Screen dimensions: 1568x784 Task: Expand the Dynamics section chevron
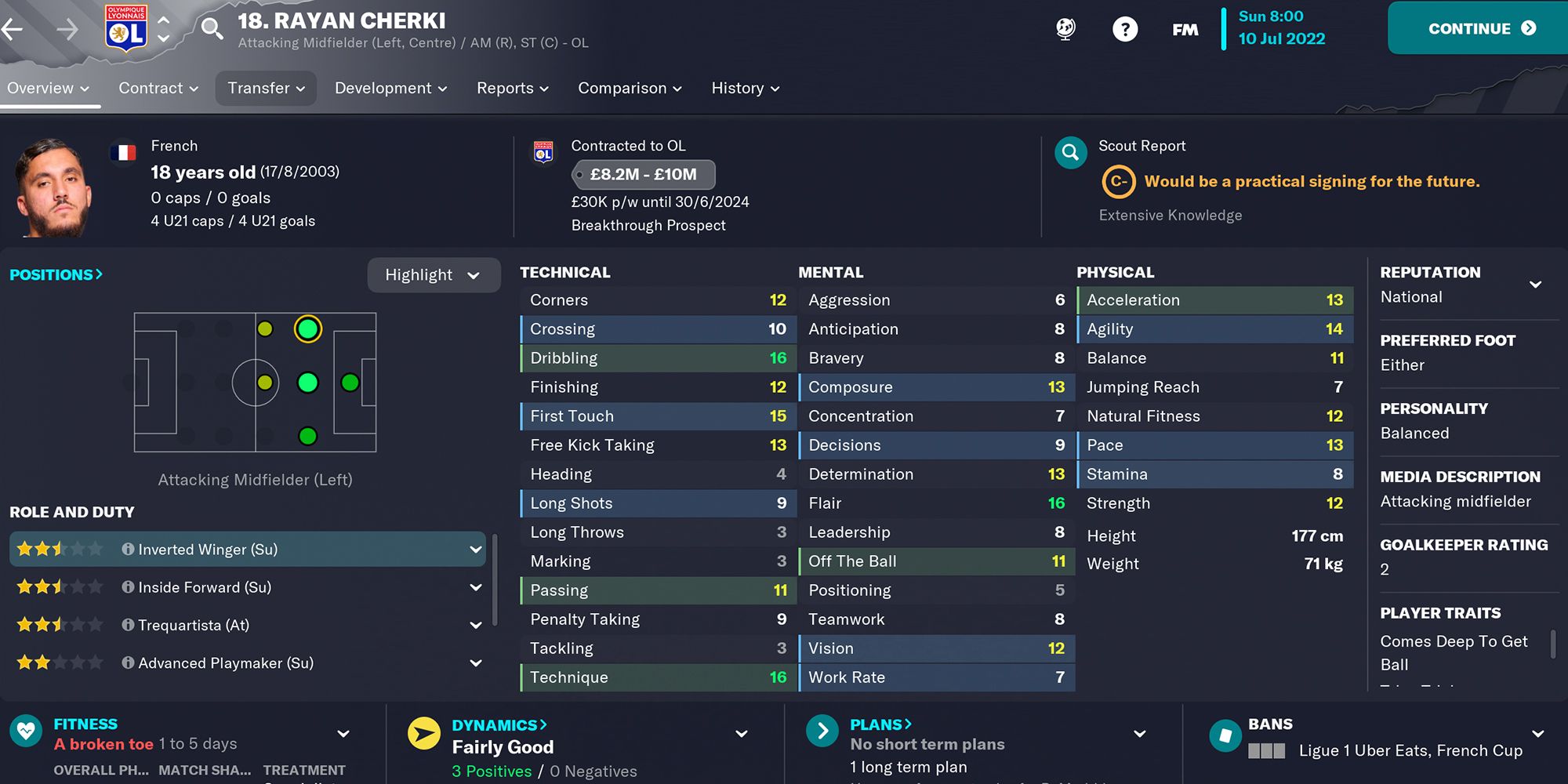pyautogui.click(x=740, y=733)
